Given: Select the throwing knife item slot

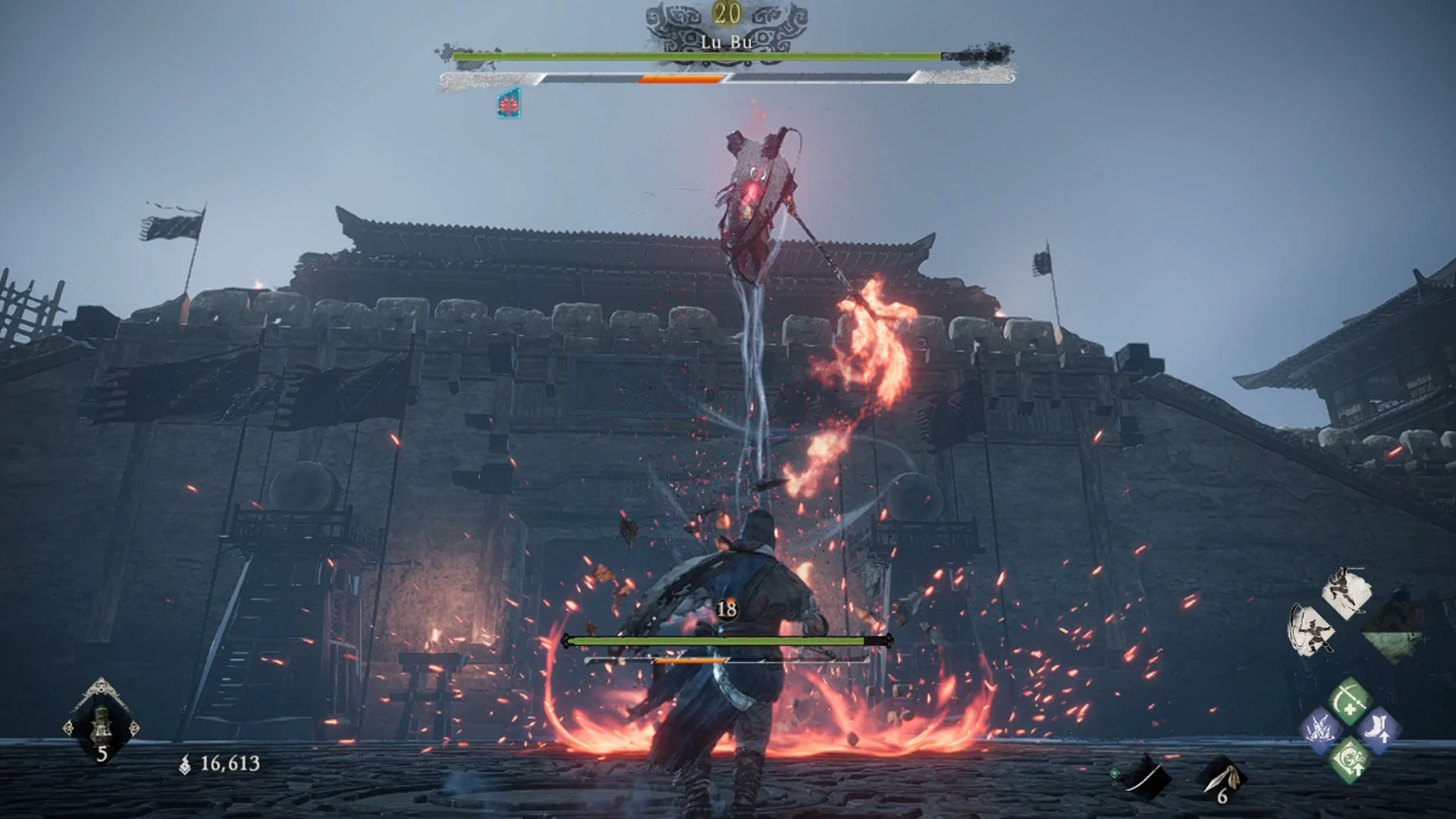Looking at the screenshot, I should coord(1221,779).
